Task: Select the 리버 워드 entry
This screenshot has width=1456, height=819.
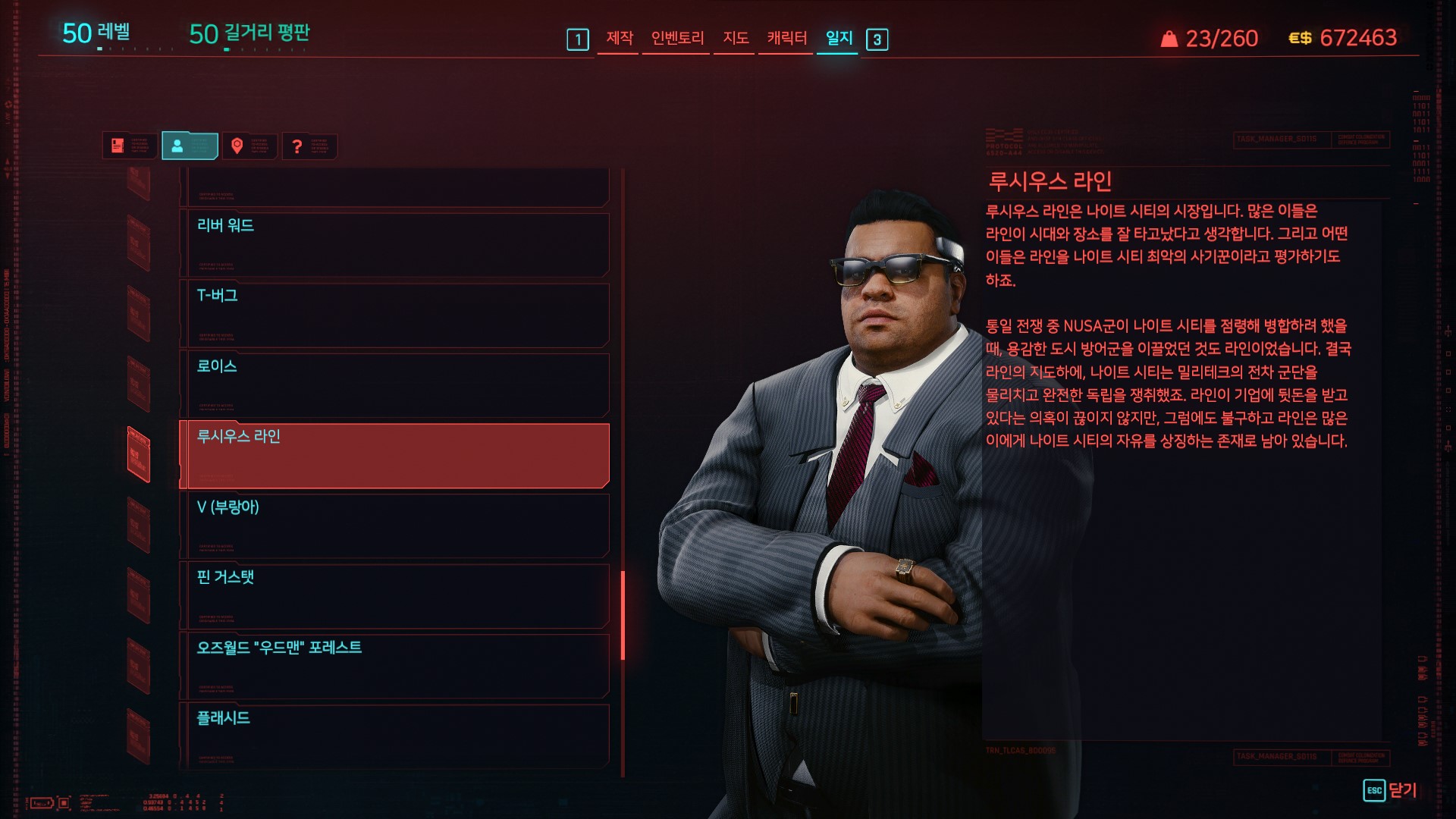Action: (394, 244)
